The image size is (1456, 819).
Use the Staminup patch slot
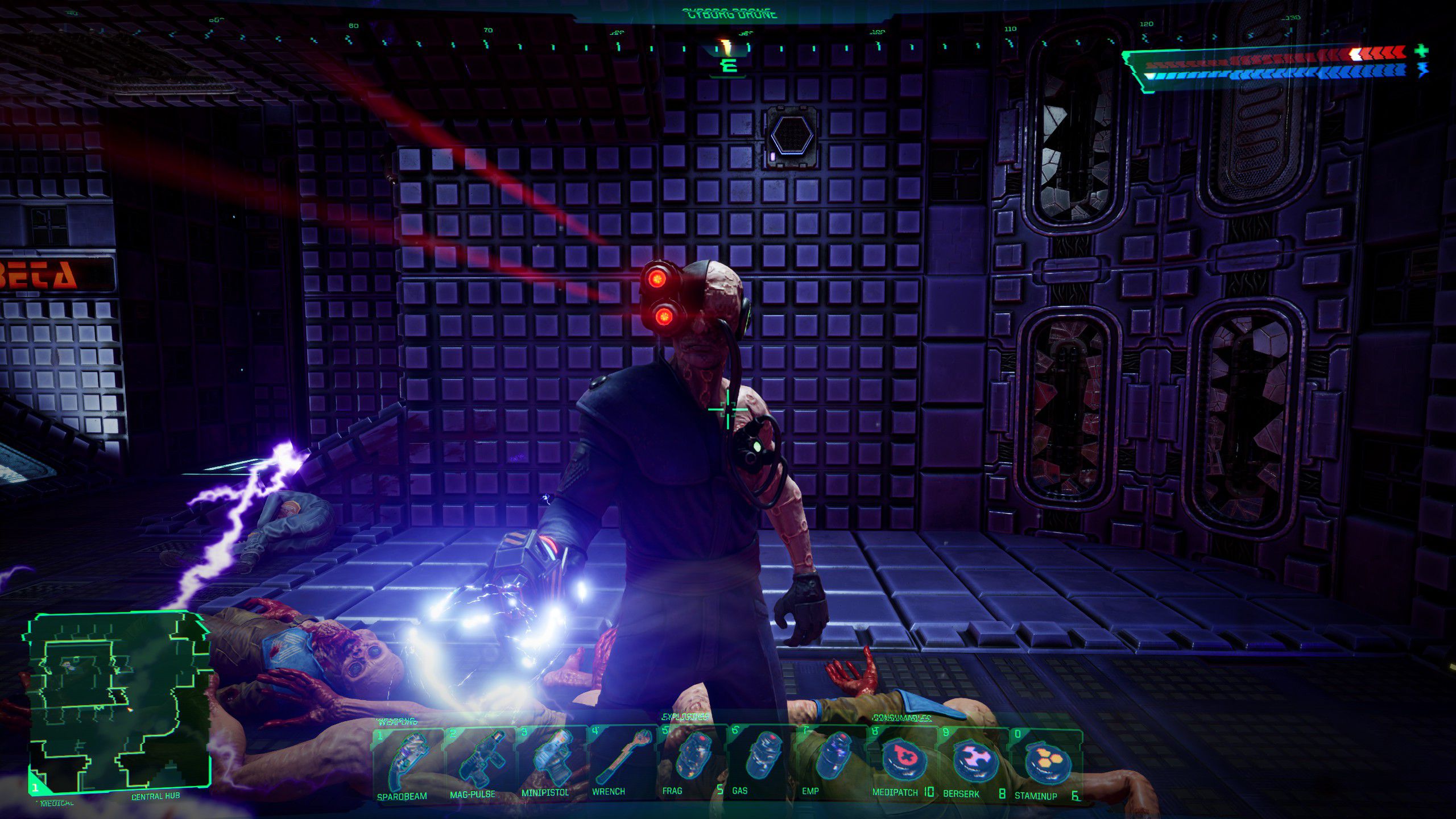(x=1045, y=762)
